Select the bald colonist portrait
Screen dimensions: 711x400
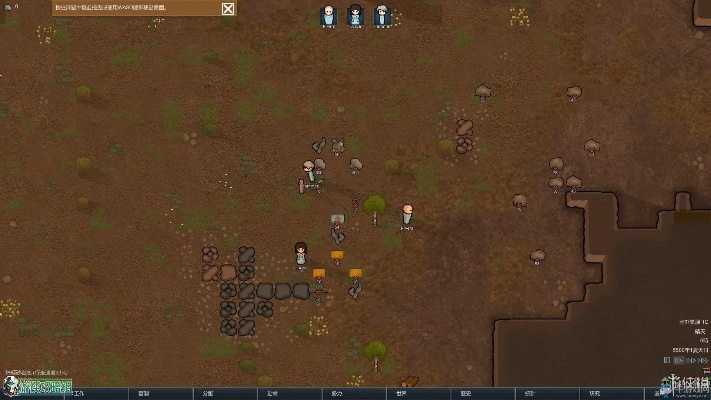(x=328, y=15)
